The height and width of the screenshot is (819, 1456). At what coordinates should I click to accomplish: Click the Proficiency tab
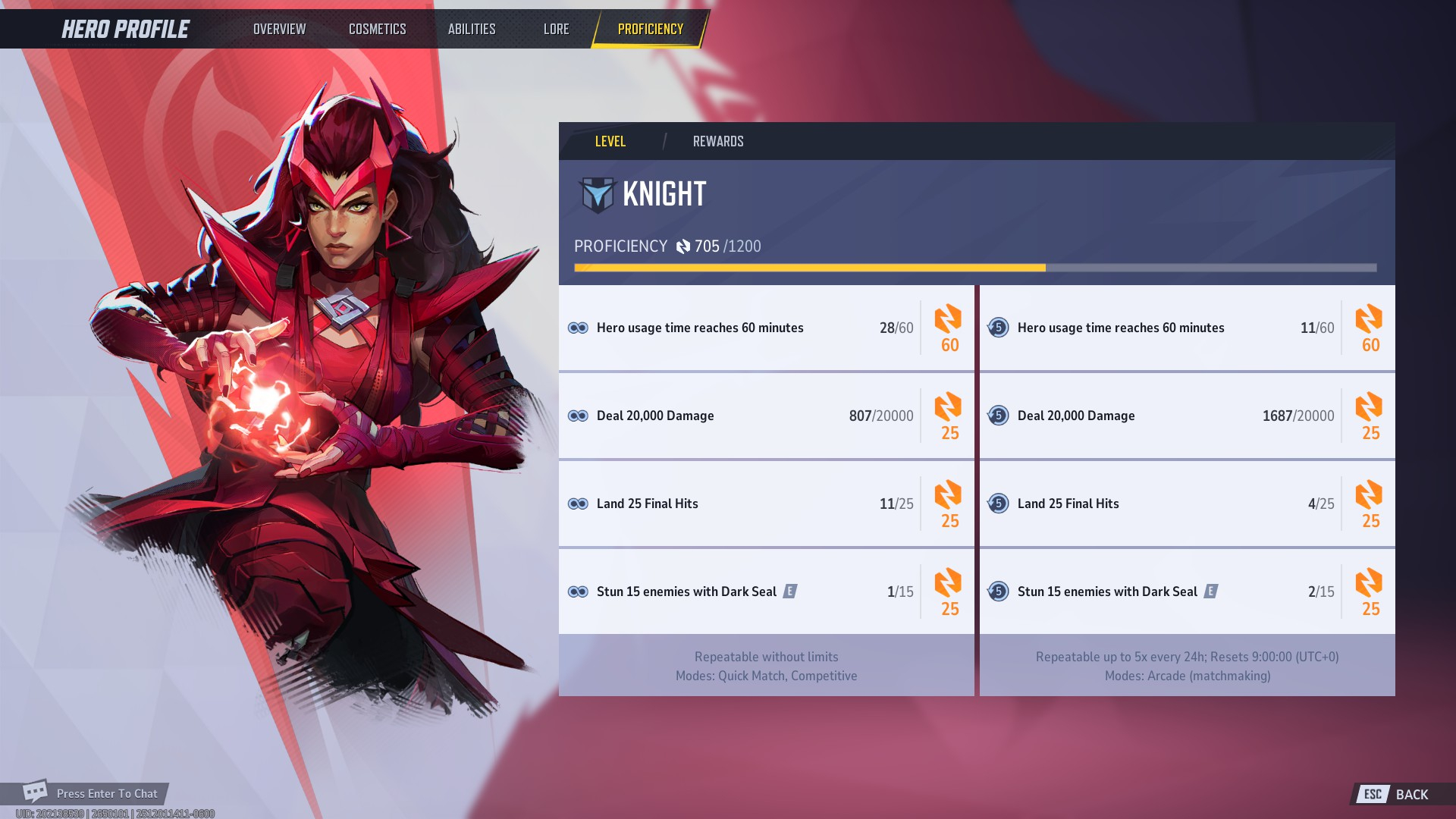click(x=650, y=29)
